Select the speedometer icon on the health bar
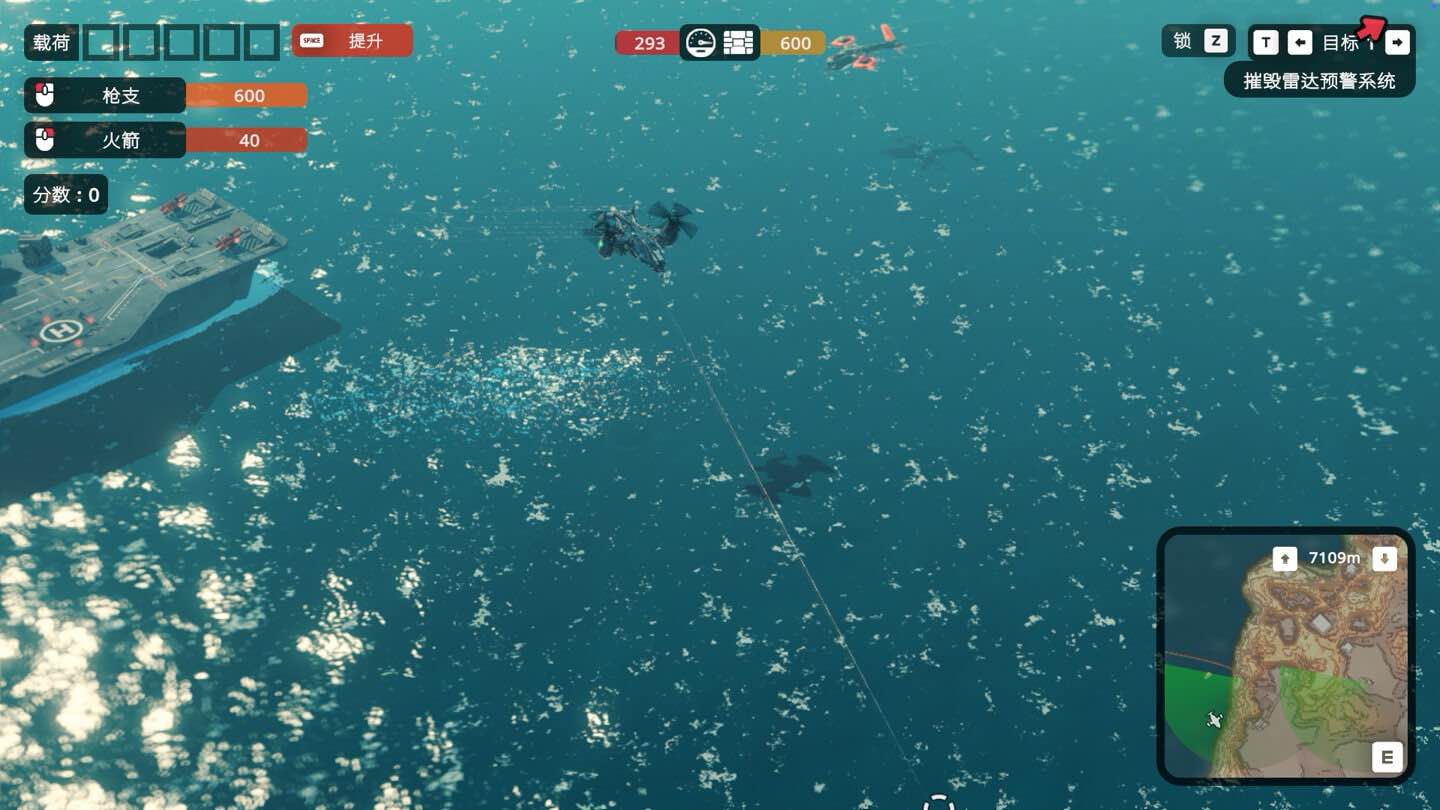This screenshot has width=1440, height=810. [702, 42]
